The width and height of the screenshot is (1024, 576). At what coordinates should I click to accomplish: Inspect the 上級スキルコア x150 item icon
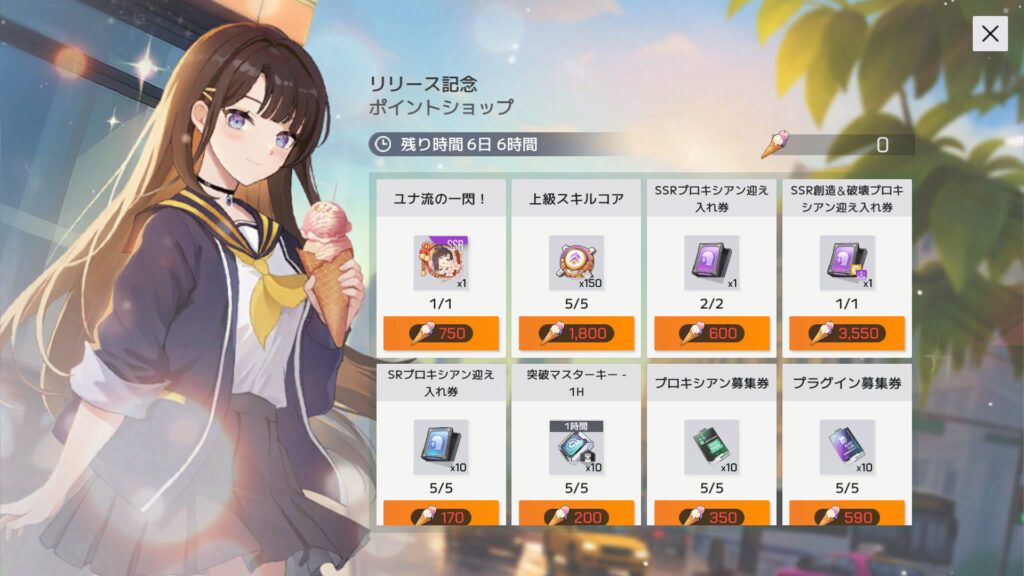click(x=575, y=263)
